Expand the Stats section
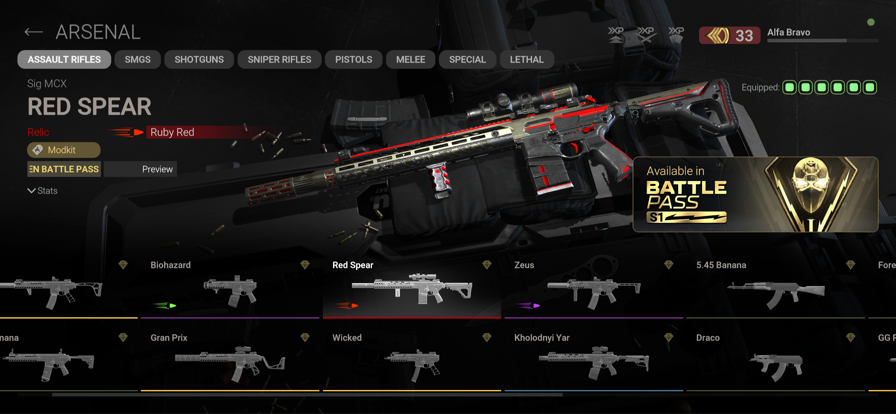The width and height of the screenshot is (896, 414). 43,191
